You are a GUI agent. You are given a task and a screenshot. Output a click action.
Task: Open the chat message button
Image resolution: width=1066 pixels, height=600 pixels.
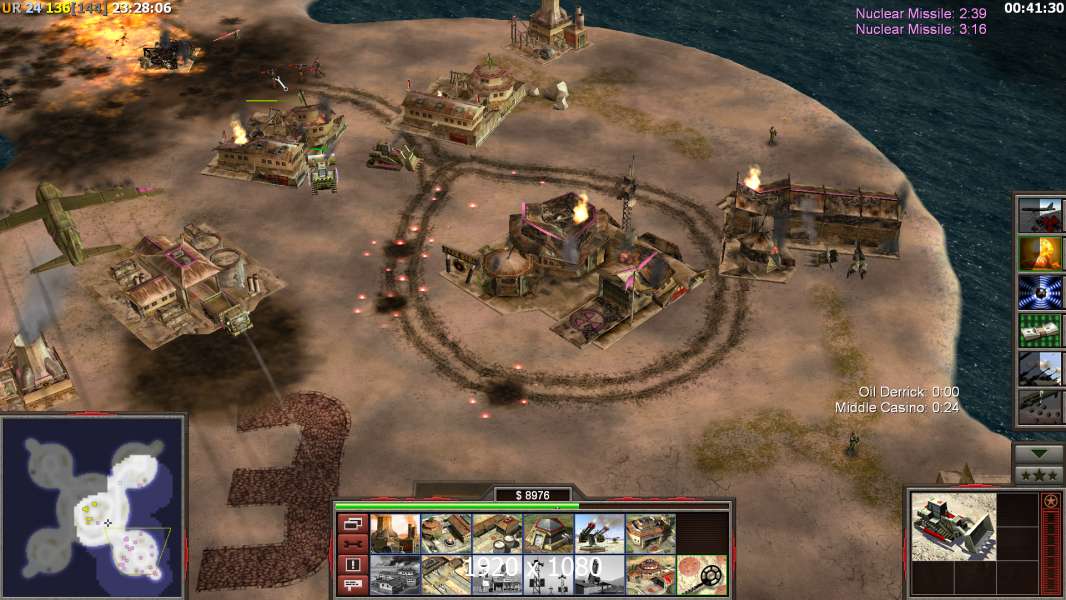click(x=351, y=585)
